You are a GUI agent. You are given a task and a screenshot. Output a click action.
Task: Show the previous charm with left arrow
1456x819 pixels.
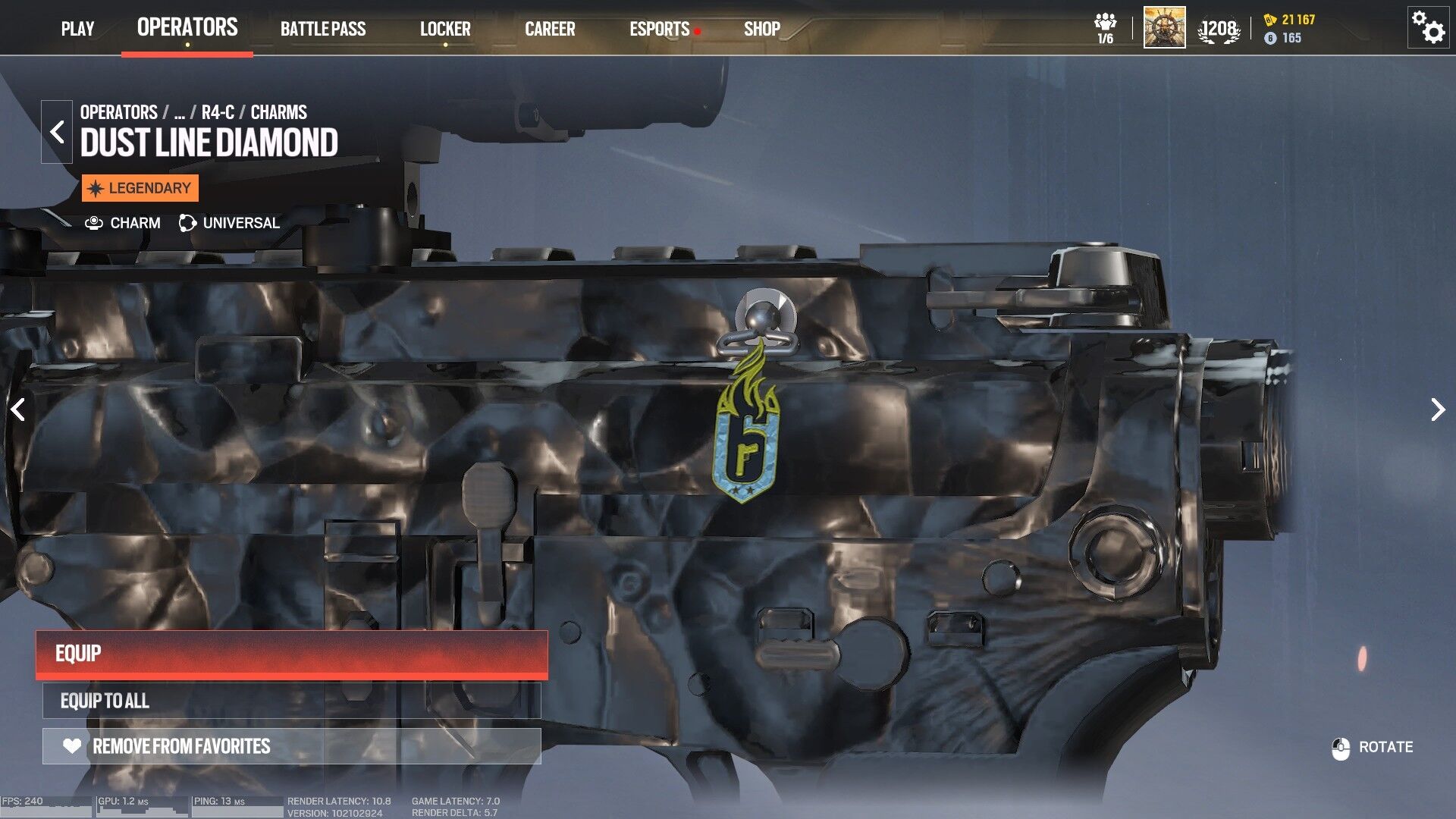click(18, 409)
